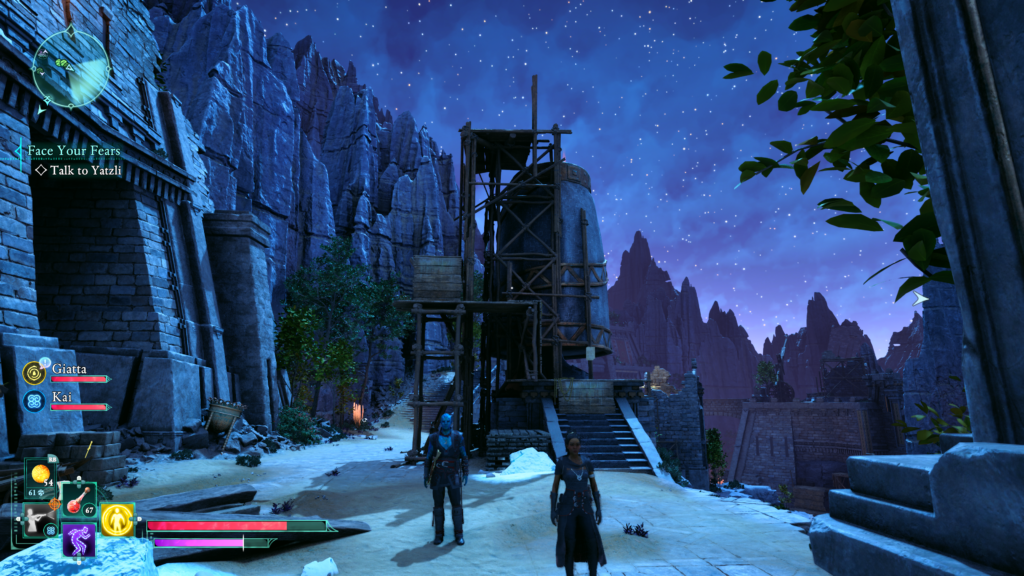1024x576 pixels.
Task: Select the Face Your Fears quest tracker
Action: [74, 151]
